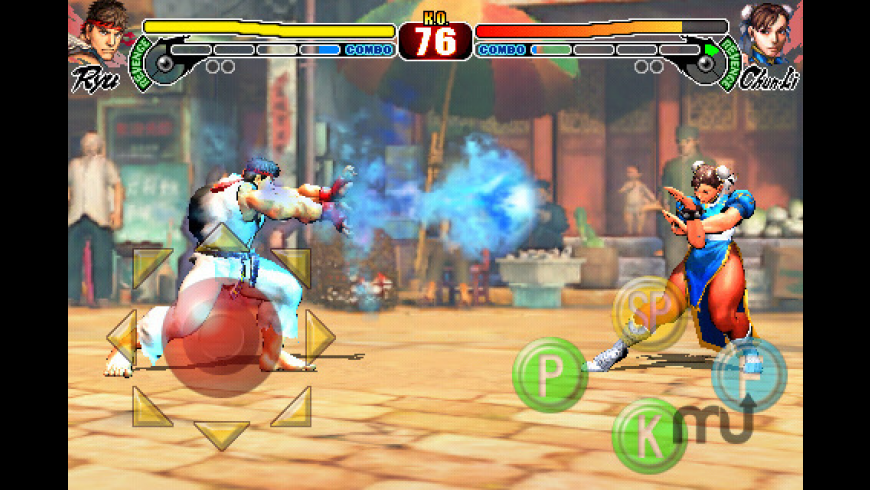870x490 pixels.
Task: Select the right arrow on the D-pad
Action: (319, 337)
